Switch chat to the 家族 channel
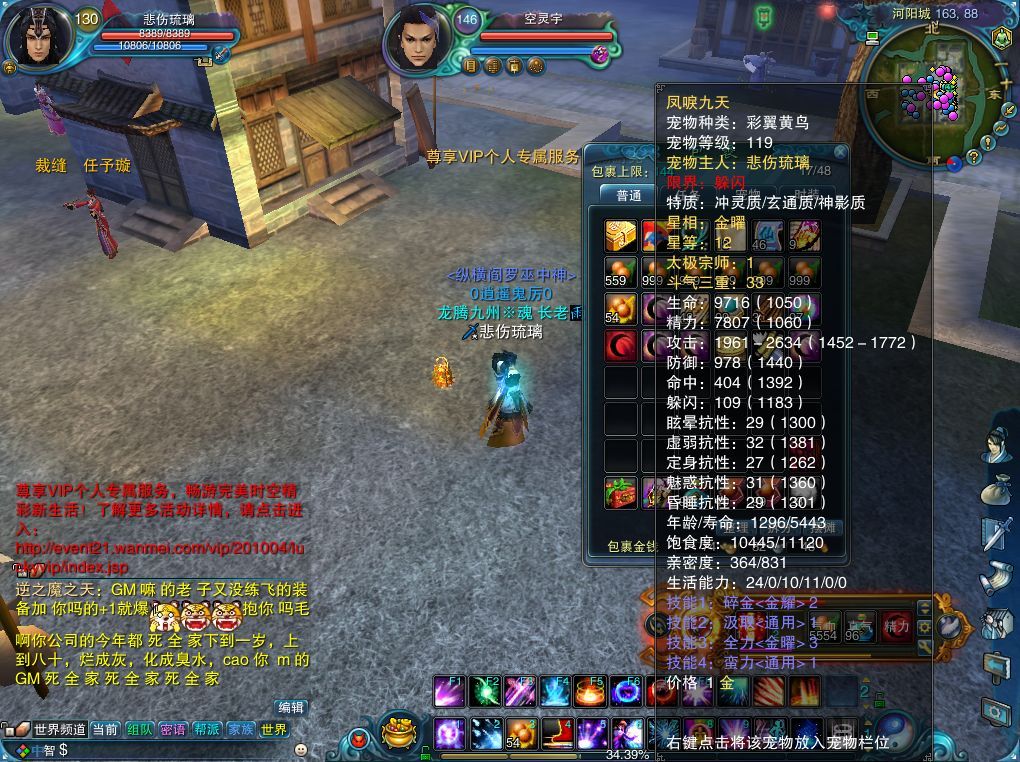 point(240,730)
